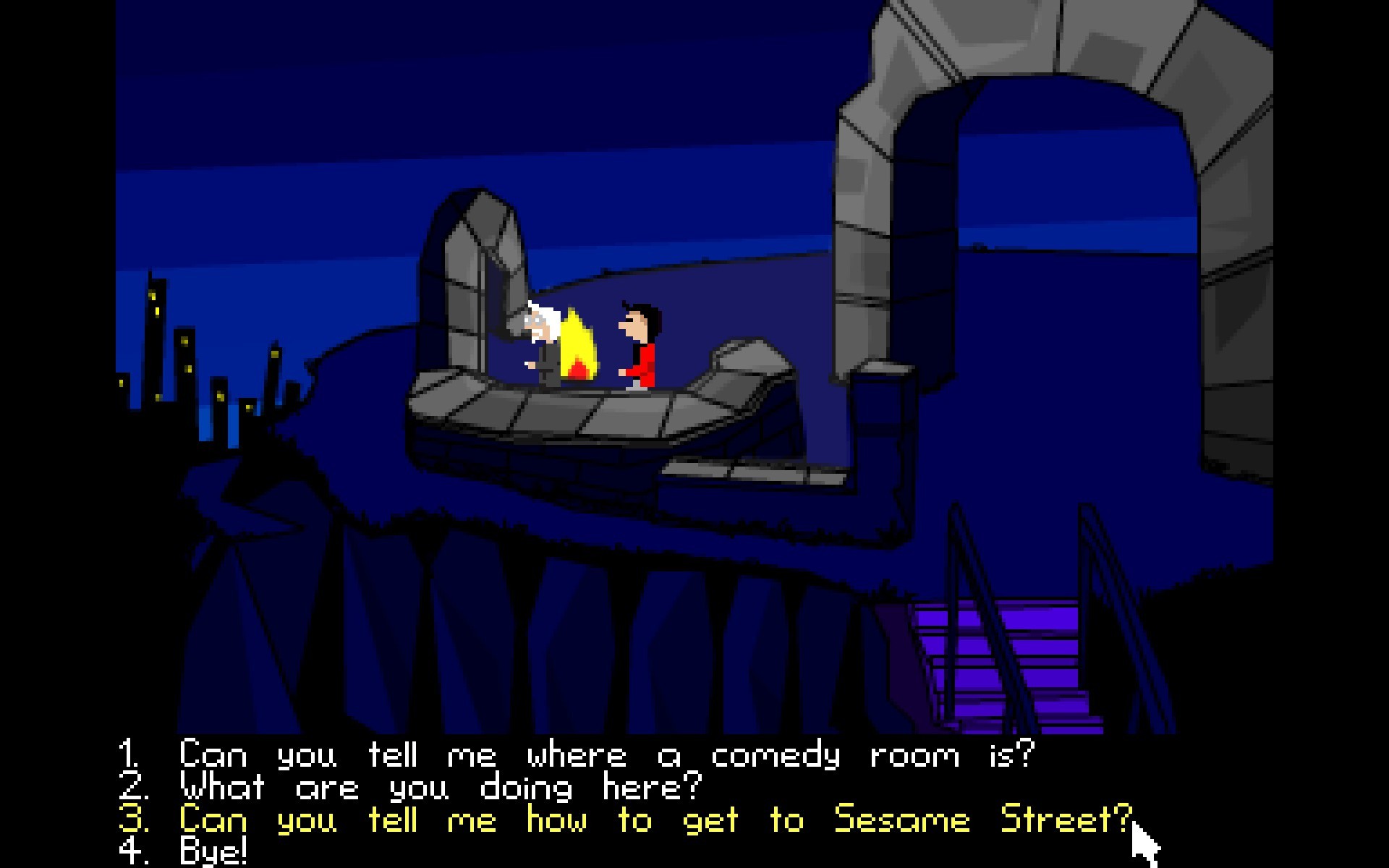End the conversation with "Bye!"
Screen dimensions: 1389x868
click(213, 851)
